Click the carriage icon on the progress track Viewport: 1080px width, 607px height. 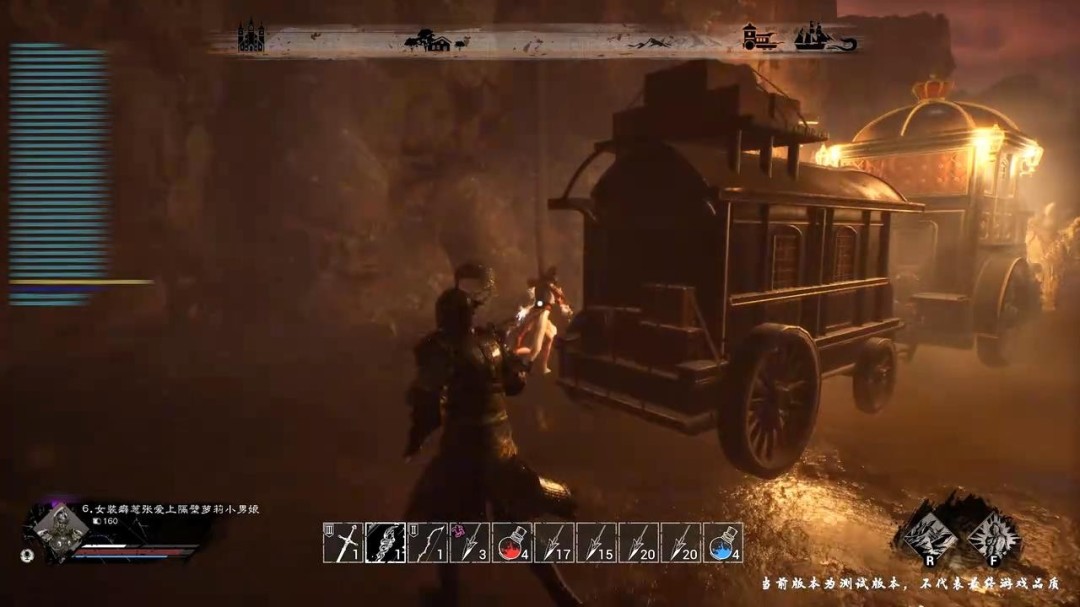pos(761,39)
